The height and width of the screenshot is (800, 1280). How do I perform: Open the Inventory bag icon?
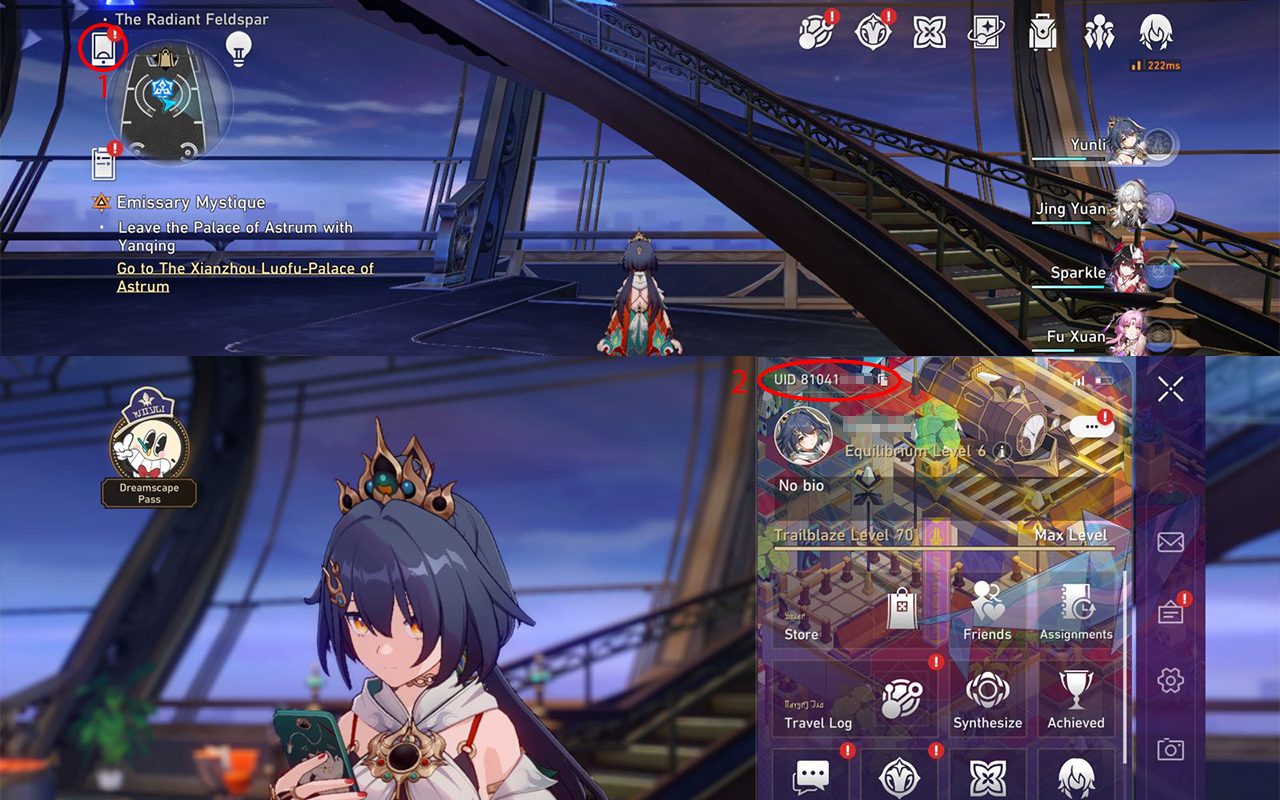1041,32
